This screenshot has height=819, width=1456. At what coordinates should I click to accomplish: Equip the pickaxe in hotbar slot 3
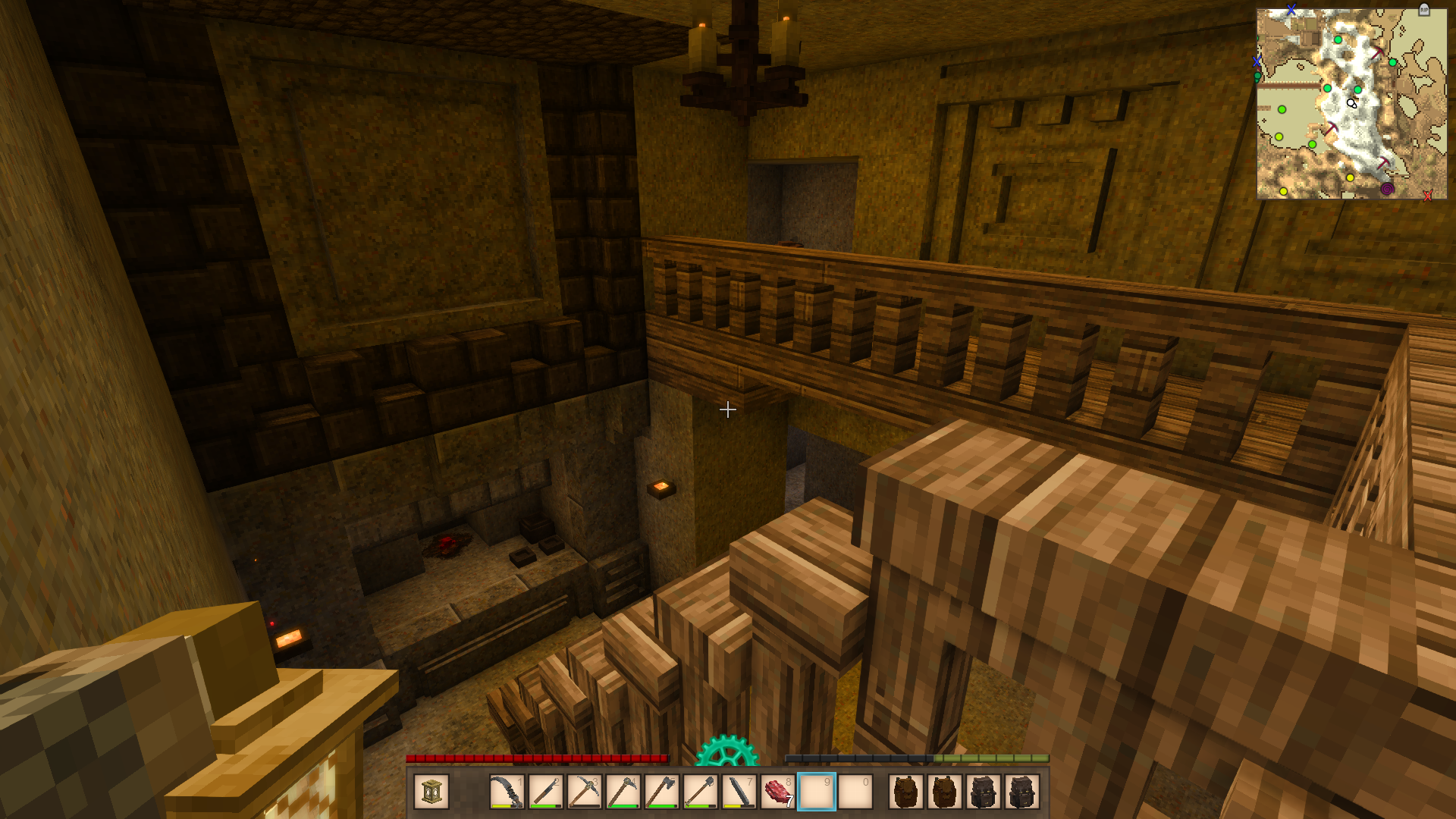click(x=584, y=792)
